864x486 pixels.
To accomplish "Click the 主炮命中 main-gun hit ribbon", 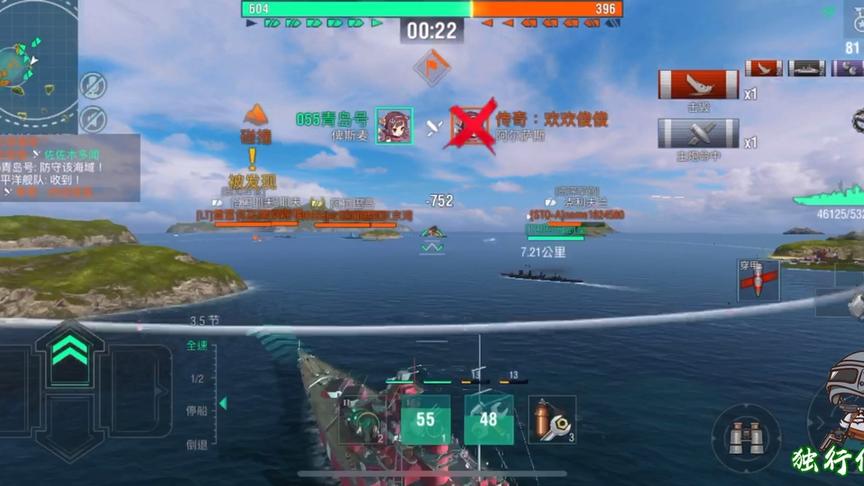I will pos(698,134).
